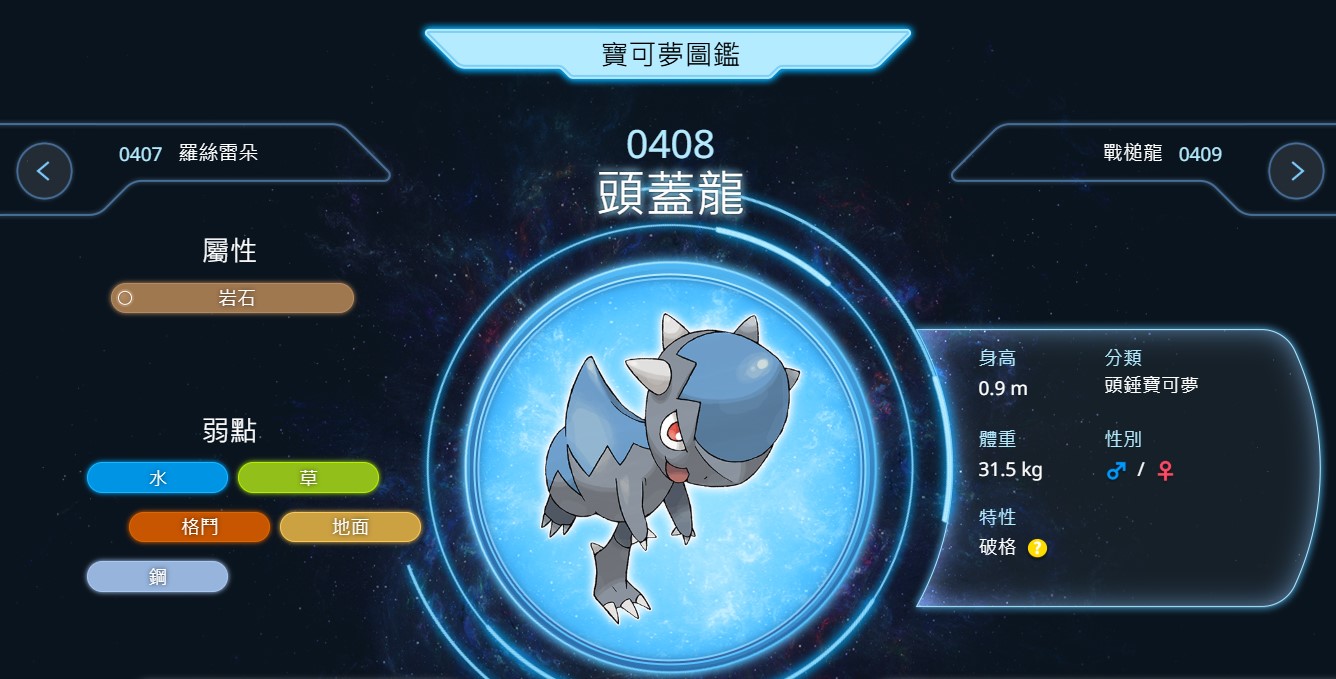Open the 寶可夢圖鑑 header banner

pos(669,54)
